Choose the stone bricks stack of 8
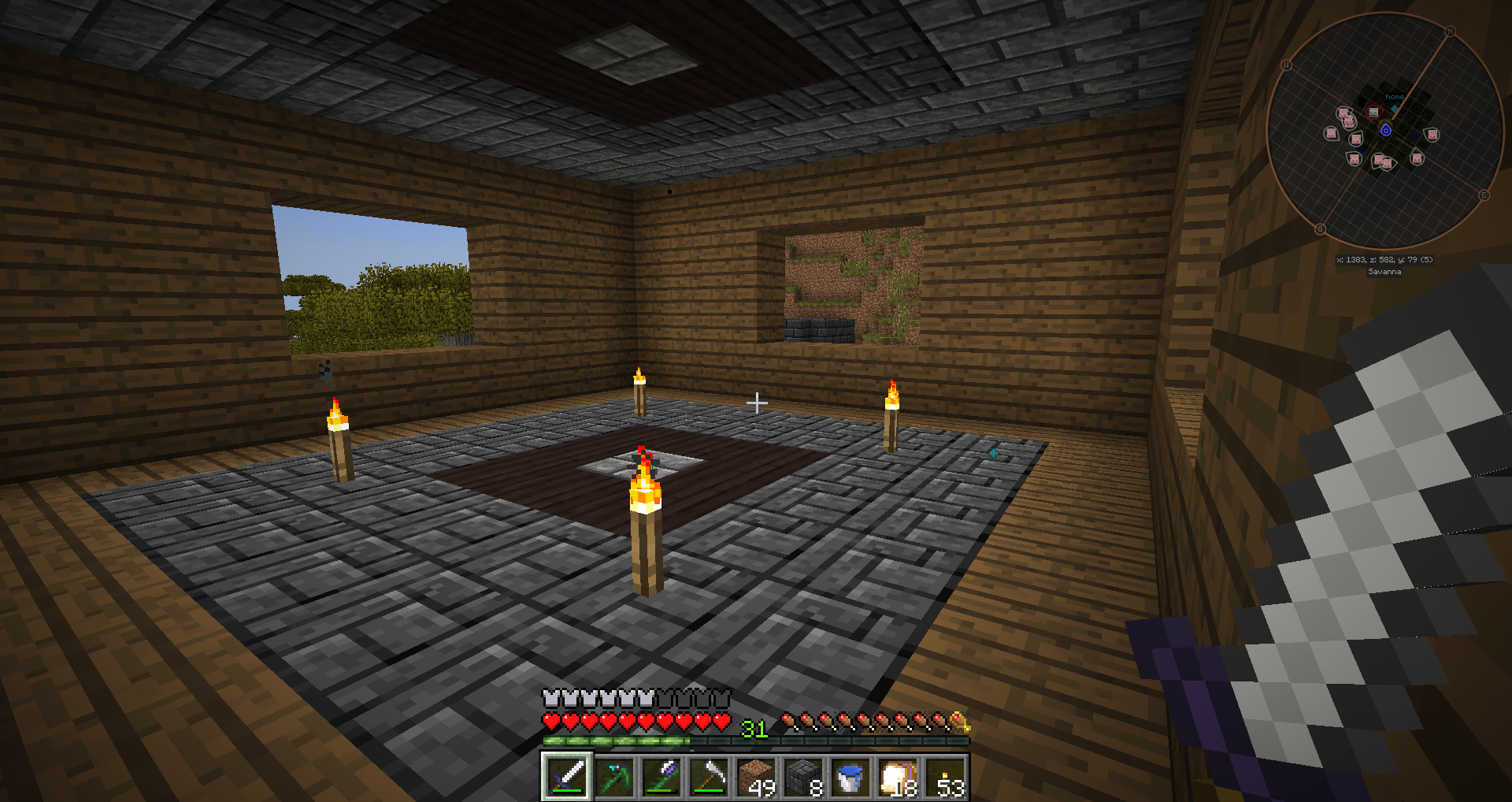 click(803, 777)
